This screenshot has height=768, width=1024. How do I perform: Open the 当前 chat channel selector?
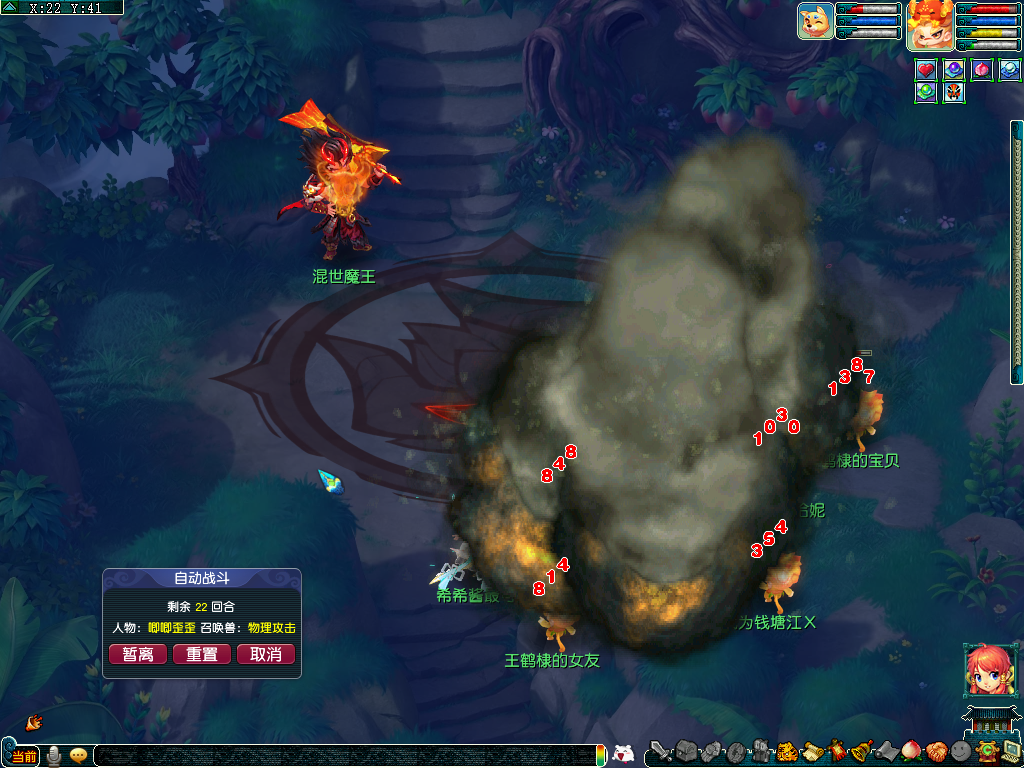(x=25, y=756)
